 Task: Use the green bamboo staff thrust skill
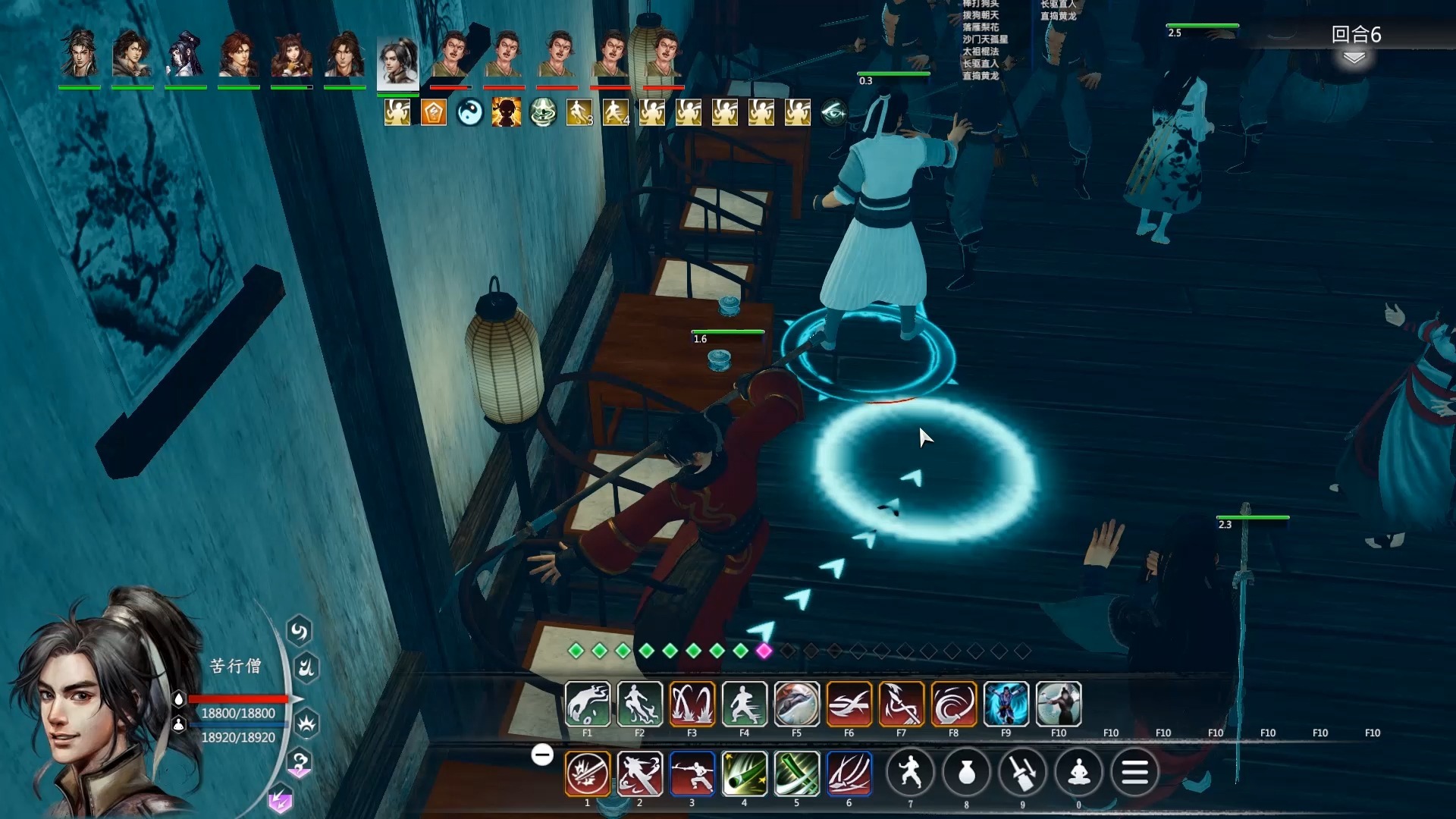744,773
